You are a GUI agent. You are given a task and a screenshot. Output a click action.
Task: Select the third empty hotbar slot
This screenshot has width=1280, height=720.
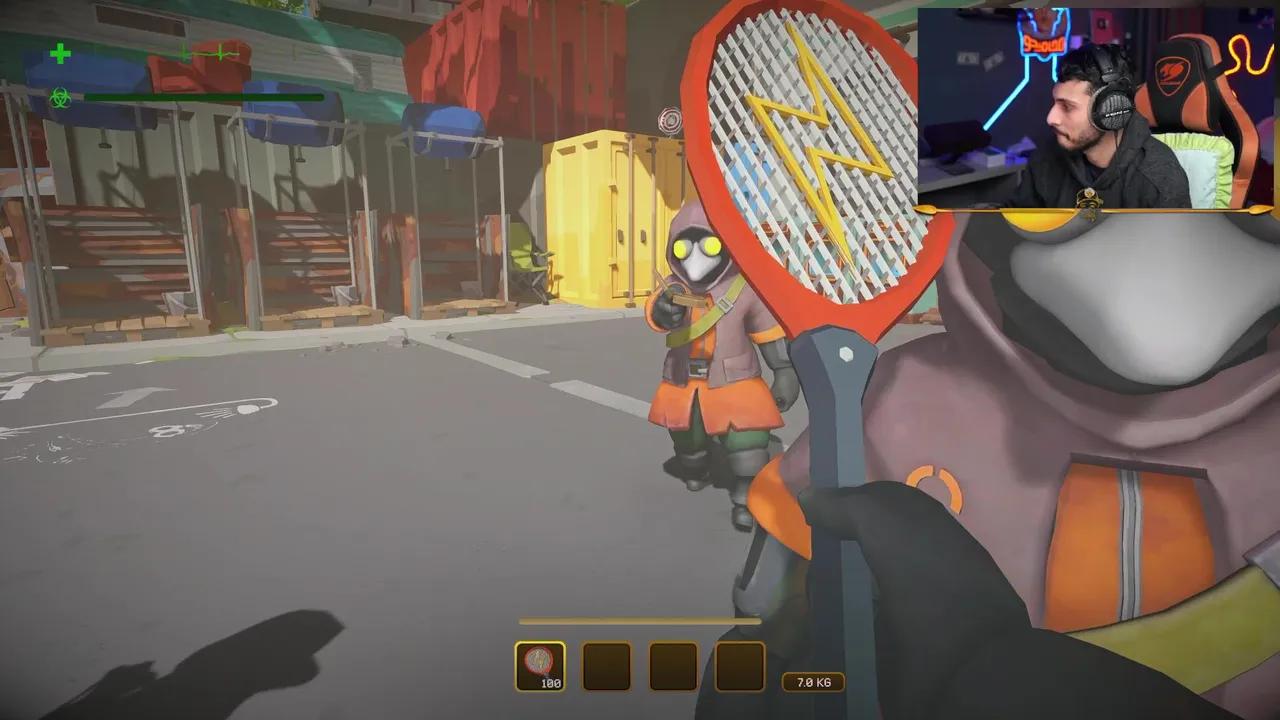(674, 663)
